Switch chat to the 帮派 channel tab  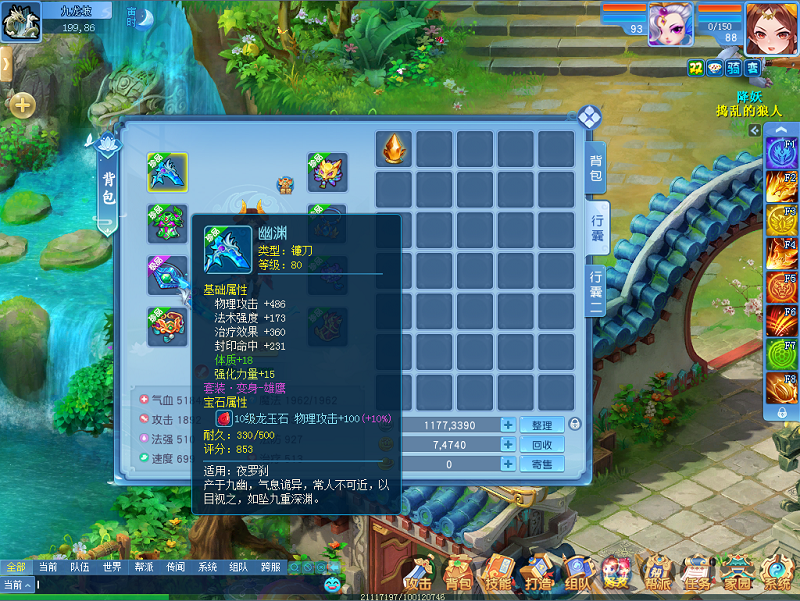coord(143,567)
